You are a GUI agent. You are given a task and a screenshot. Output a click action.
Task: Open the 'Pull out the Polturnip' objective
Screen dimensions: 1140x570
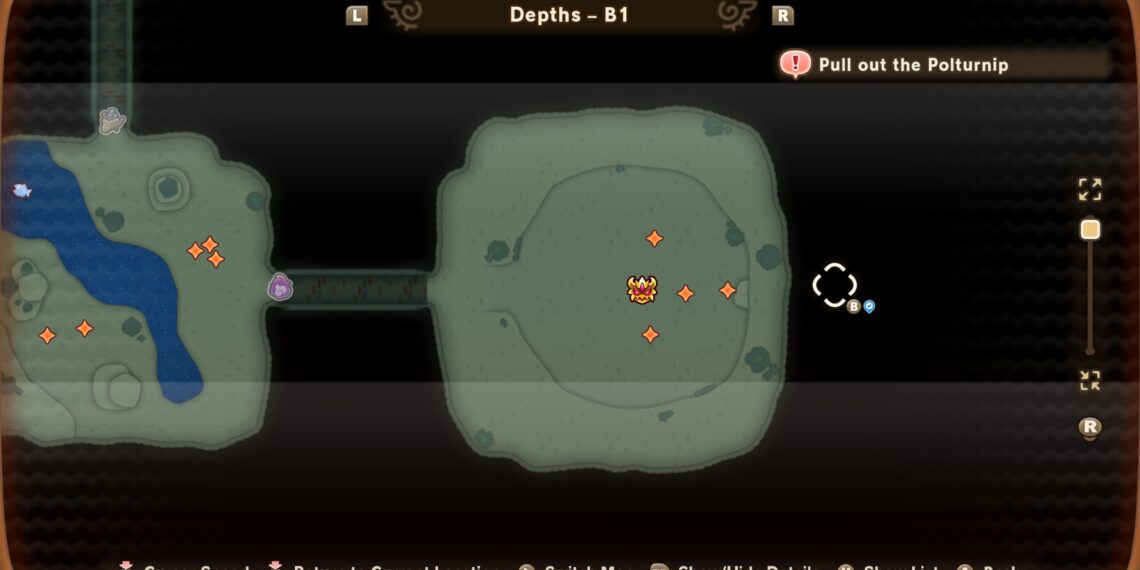912,65
